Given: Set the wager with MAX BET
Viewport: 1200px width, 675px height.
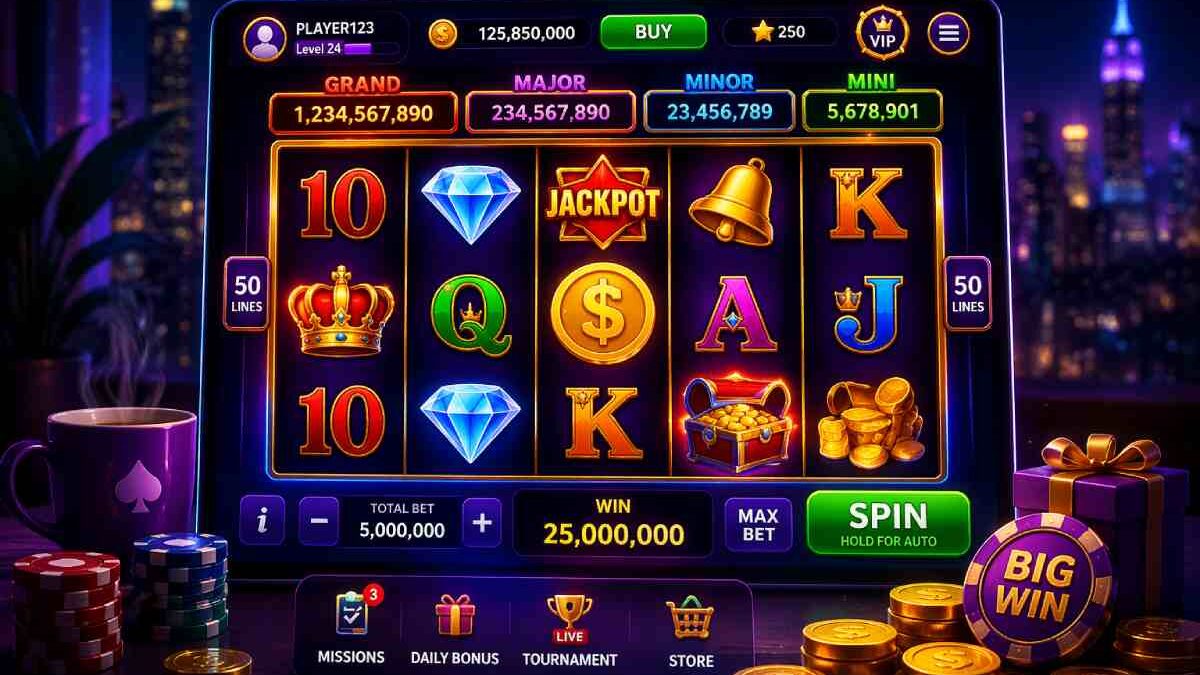Looking at the screenshot, I should point(758,524).
